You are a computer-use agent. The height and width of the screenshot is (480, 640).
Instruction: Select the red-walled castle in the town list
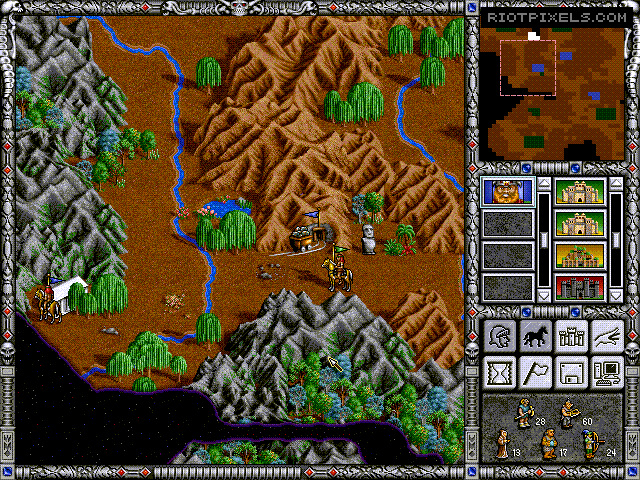[580, 287]
